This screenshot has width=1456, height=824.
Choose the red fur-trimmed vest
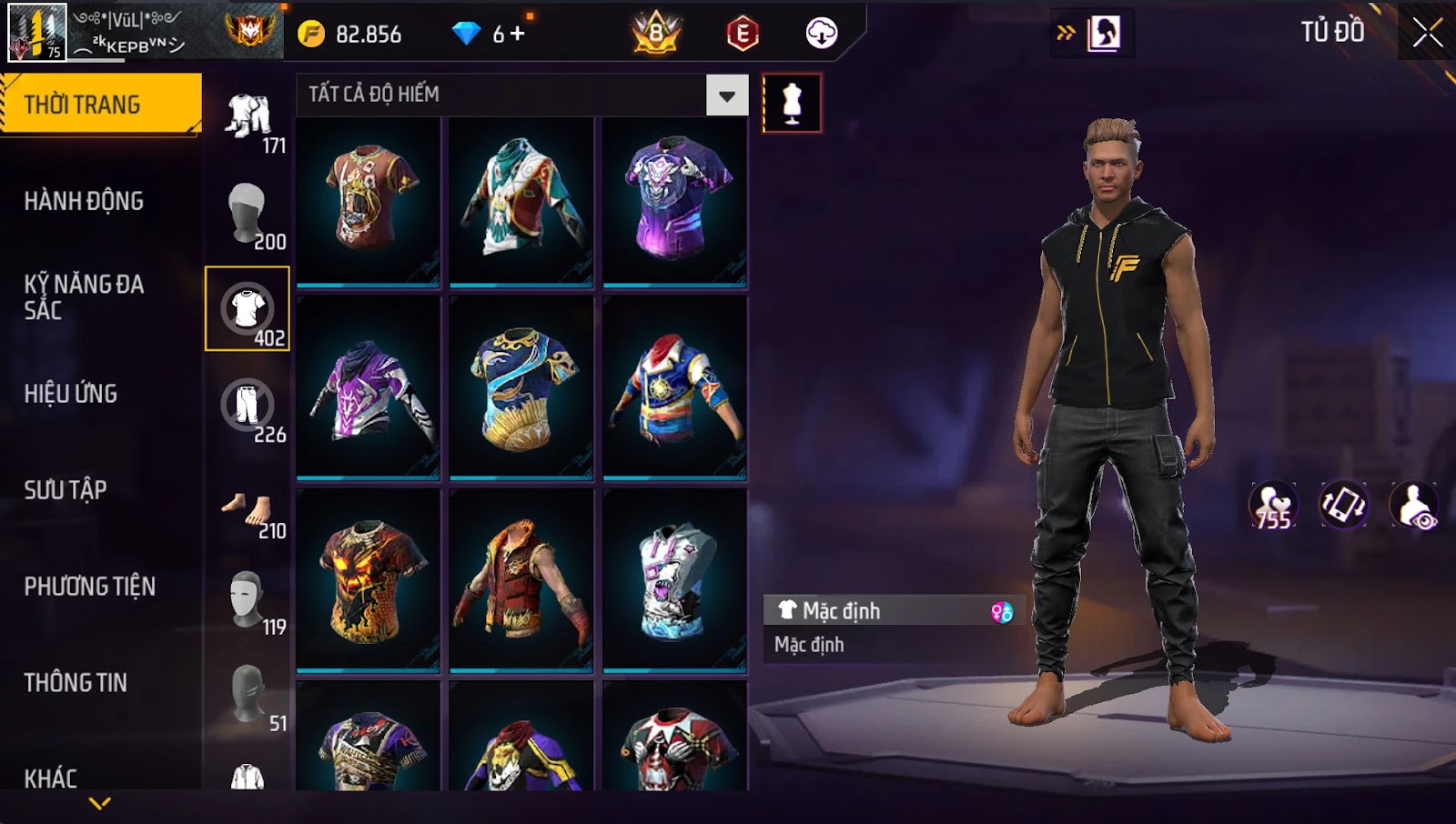[x=521, y=580]
